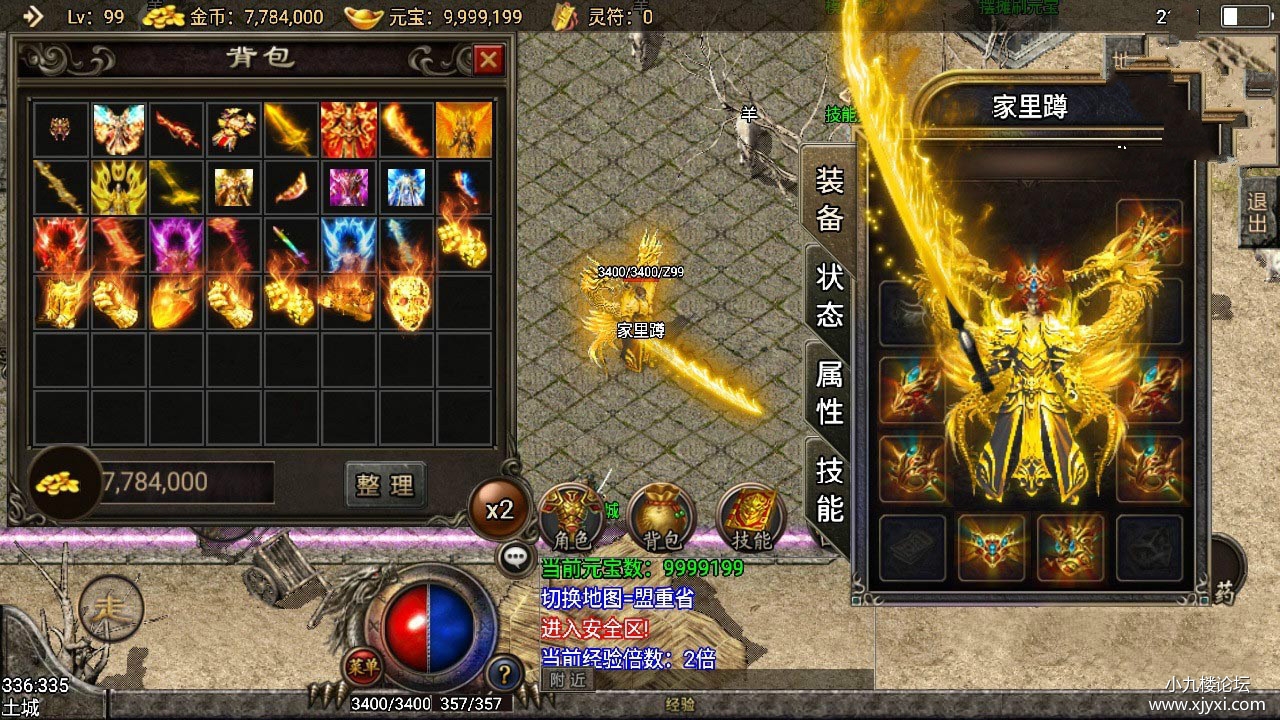The height and width of the screenshot is (720, 1280).
Task: Close the 背包 inventory window
Action: click(488, 61)
